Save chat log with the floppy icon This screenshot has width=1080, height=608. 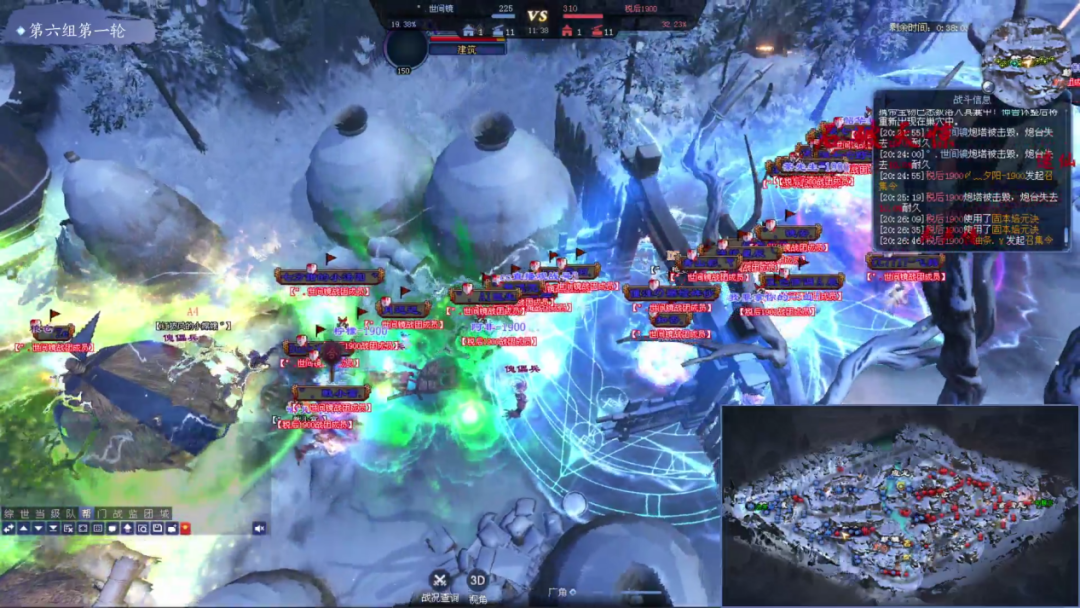click(157, 528)
